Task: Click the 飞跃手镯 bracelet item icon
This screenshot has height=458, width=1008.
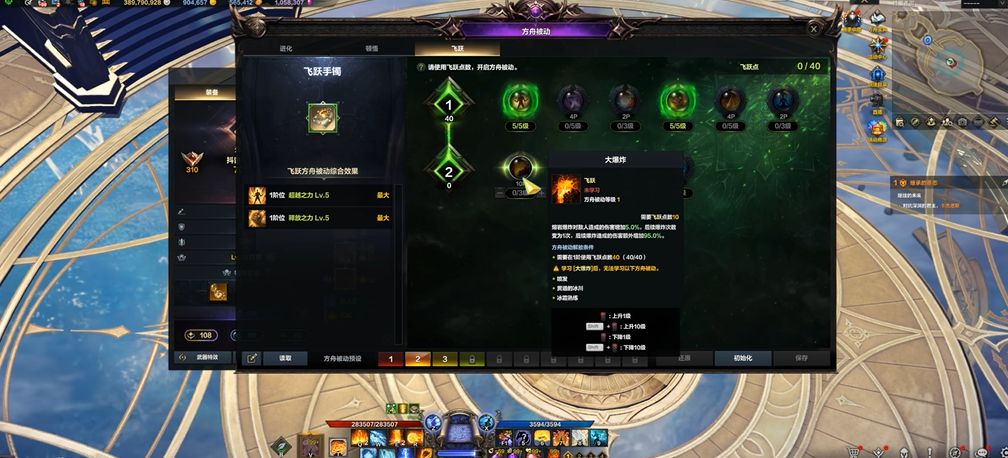Action: coord(322,117)
